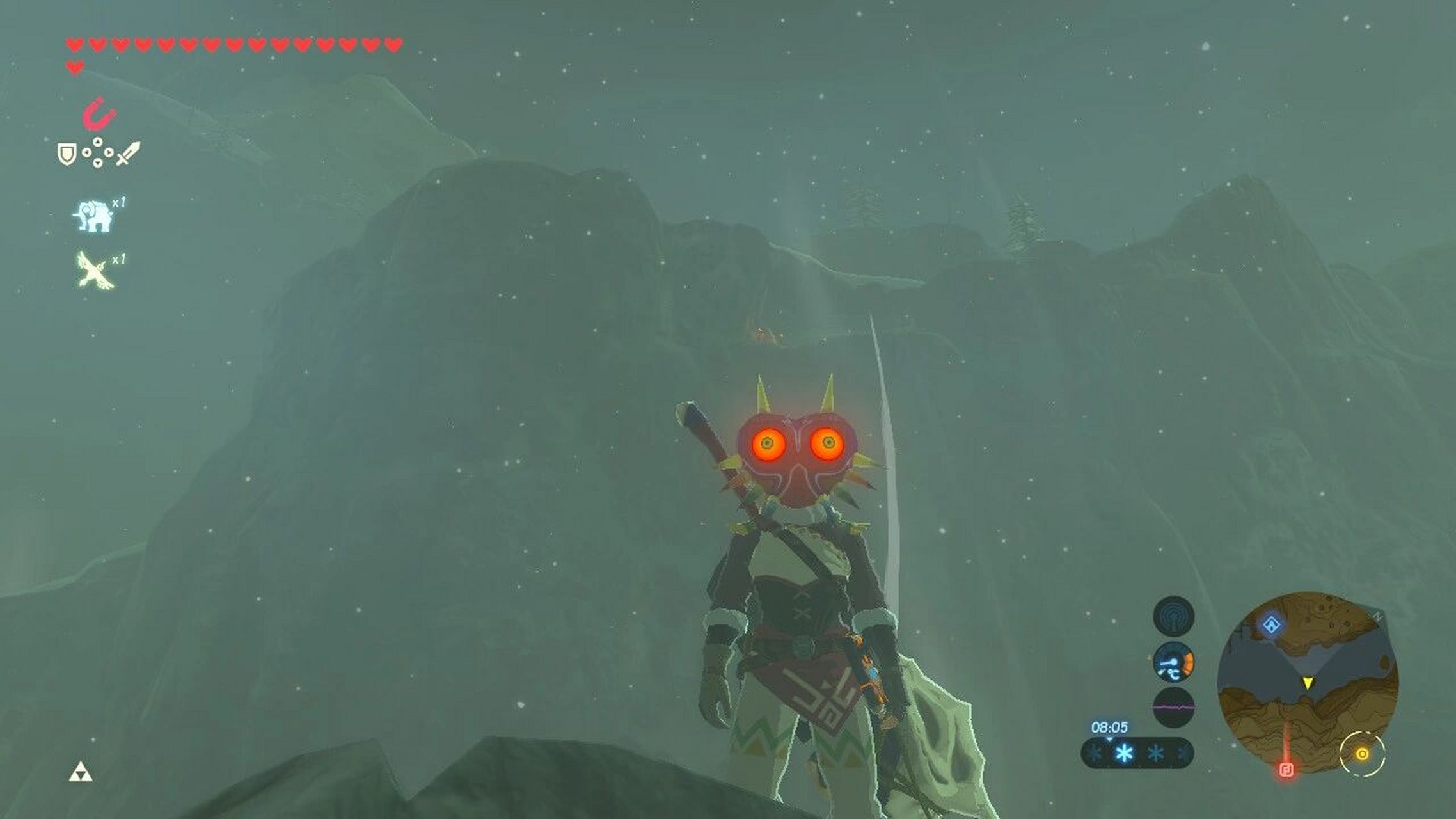Open the shield quick-select icon
The height and width of the screenshot is (819, 1456).
pyautogui.click(x=67, y=154)
